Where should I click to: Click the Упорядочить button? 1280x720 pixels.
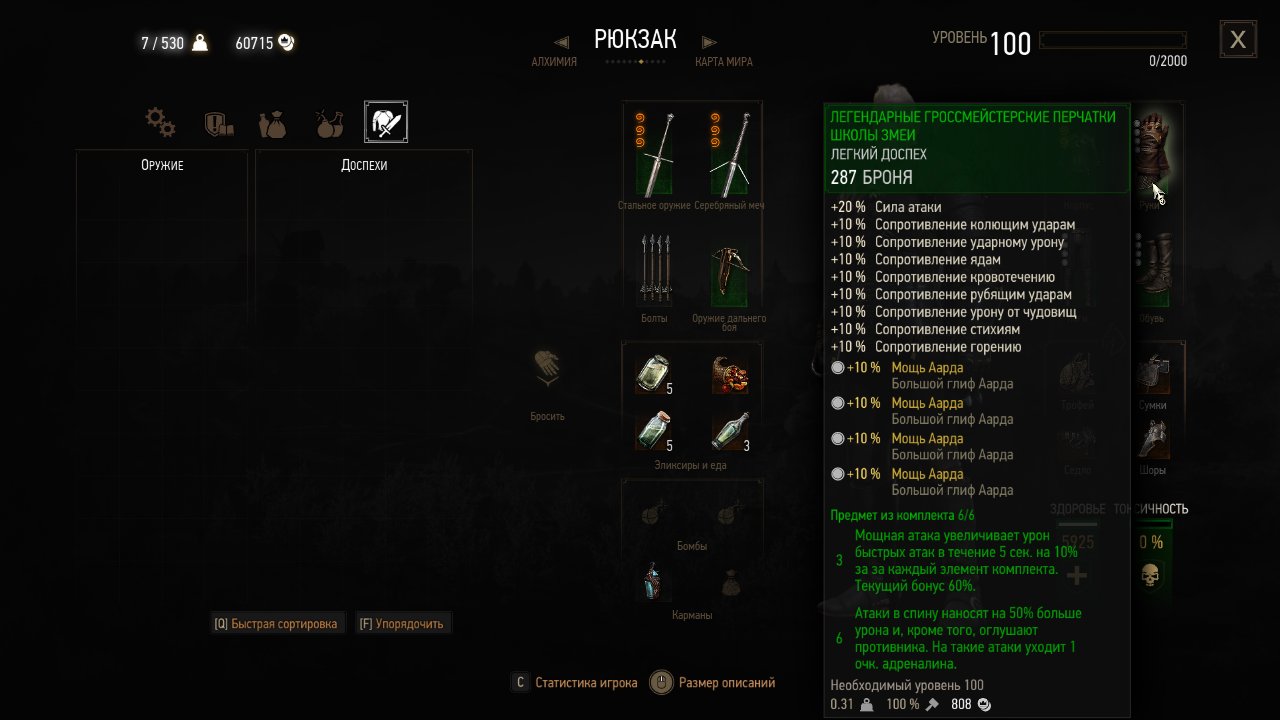point(403,624)
